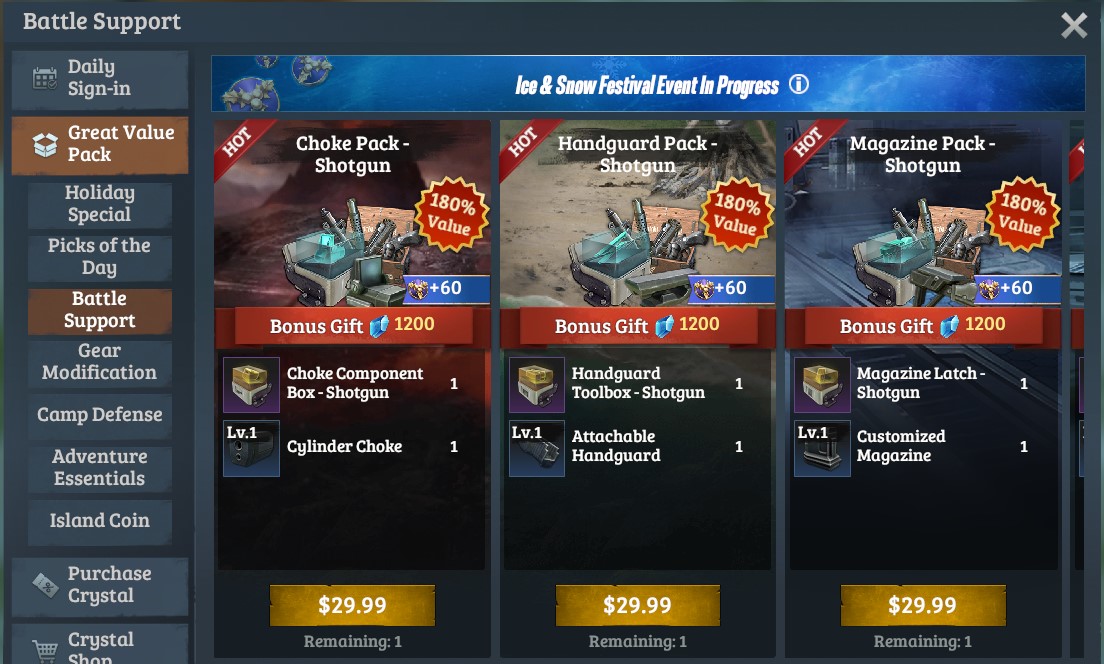Show the Camp Defense packs
The width and height of the screenshot is (1104, 664).
99,414
